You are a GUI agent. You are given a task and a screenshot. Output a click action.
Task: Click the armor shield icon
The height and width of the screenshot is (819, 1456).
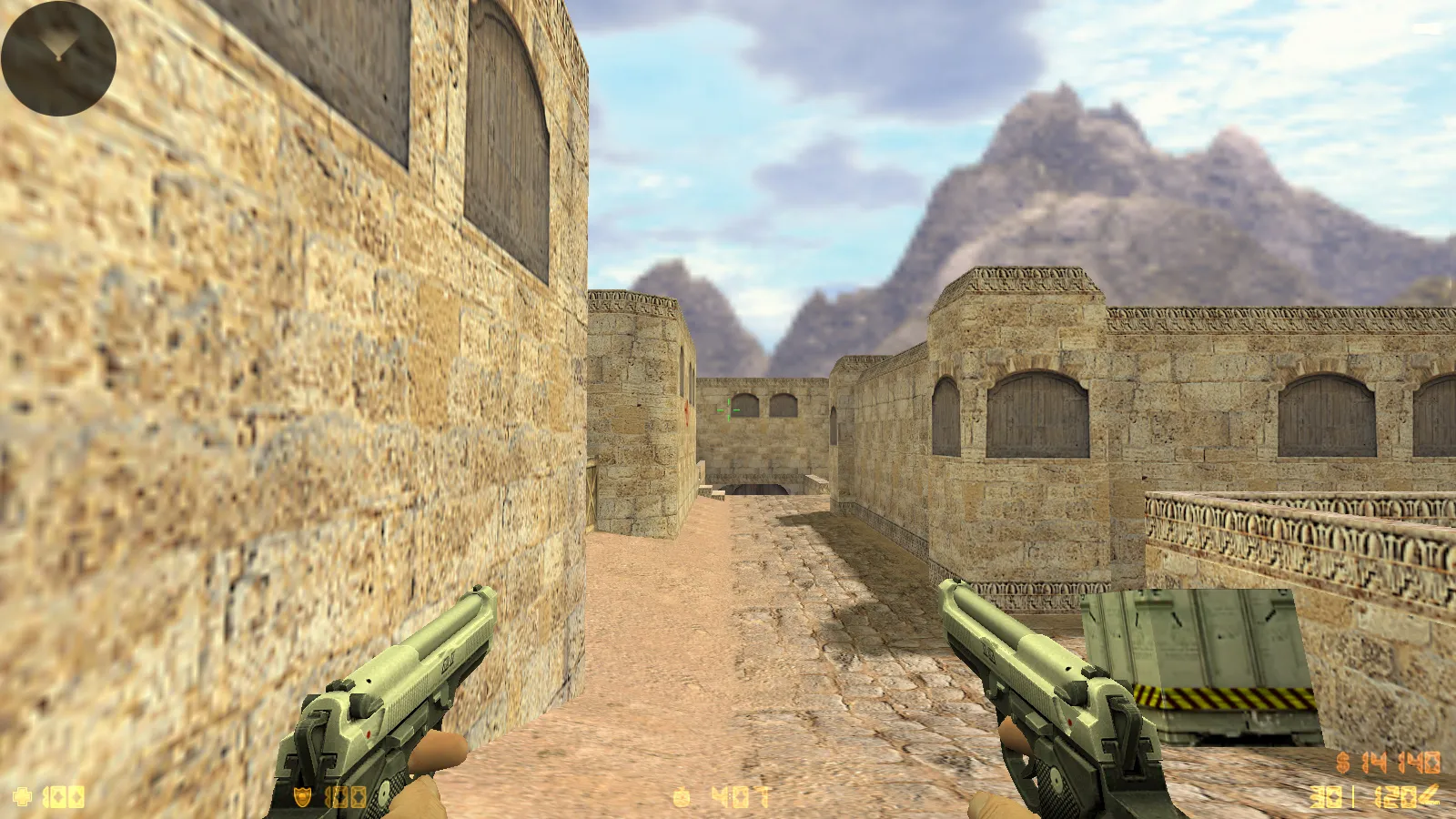coord(300,796)
